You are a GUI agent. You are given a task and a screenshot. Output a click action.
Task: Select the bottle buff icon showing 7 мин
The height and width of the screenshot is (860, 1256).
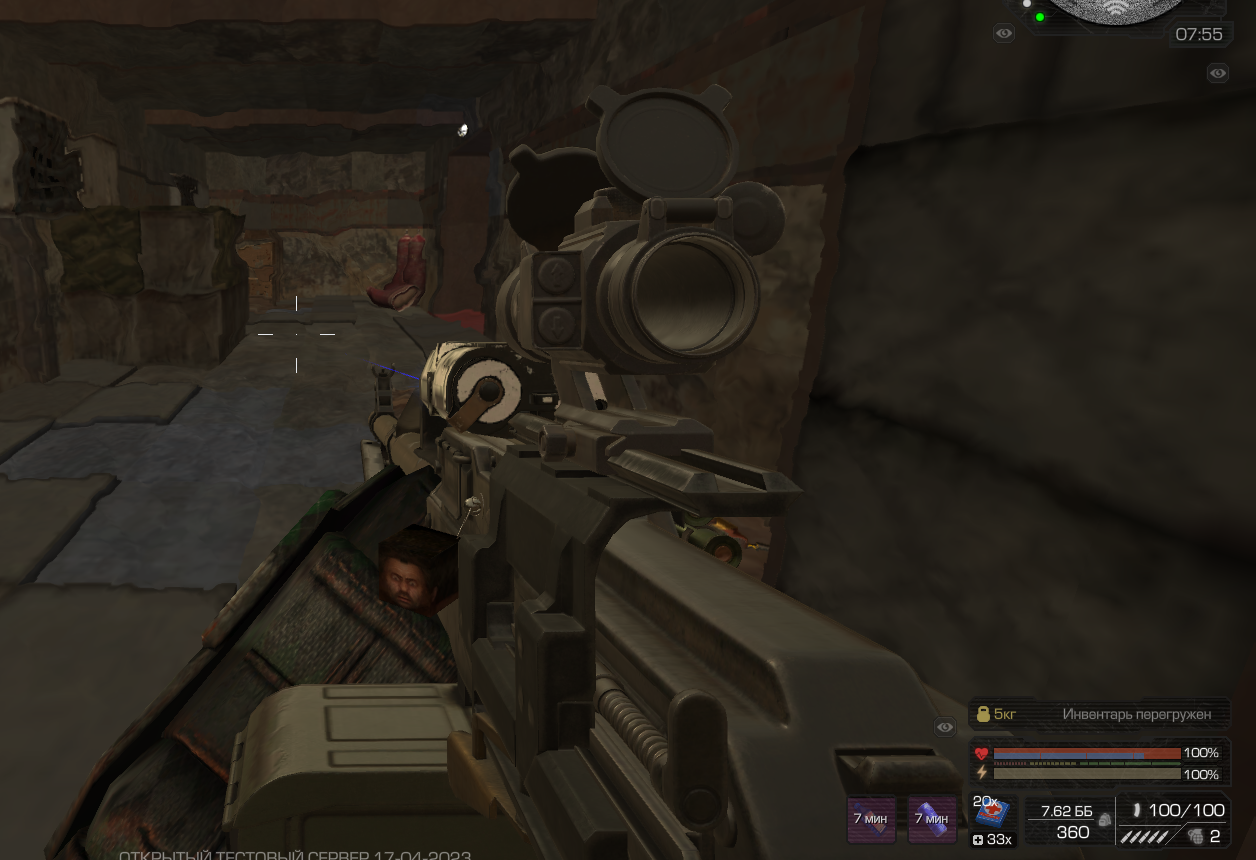pos(871,819)
